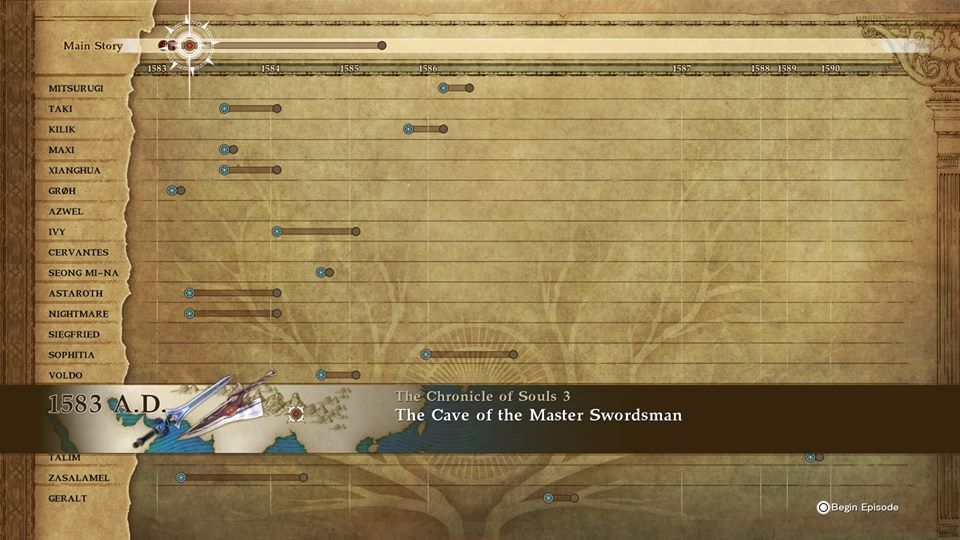Select Mitsurugi's episode marker on the timeline
This screenshot has height=540, width=960.
point(443,88)
